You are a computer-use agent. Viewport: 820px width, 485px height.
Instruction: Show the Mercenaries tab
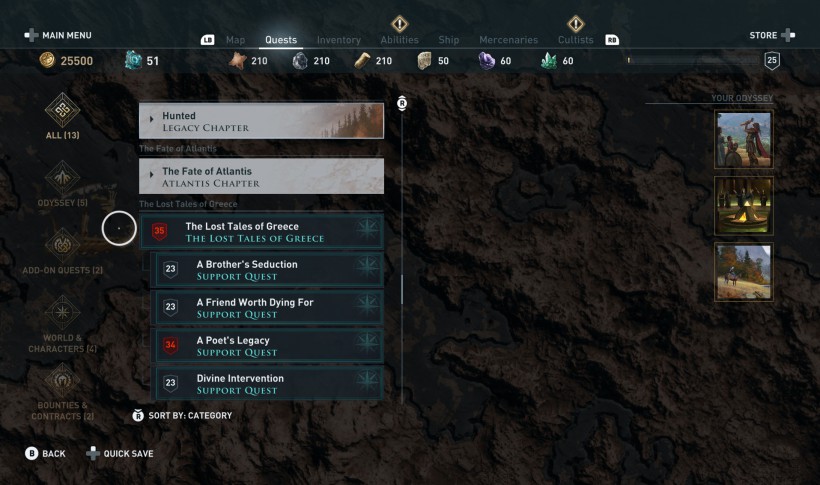click(508, 40)
